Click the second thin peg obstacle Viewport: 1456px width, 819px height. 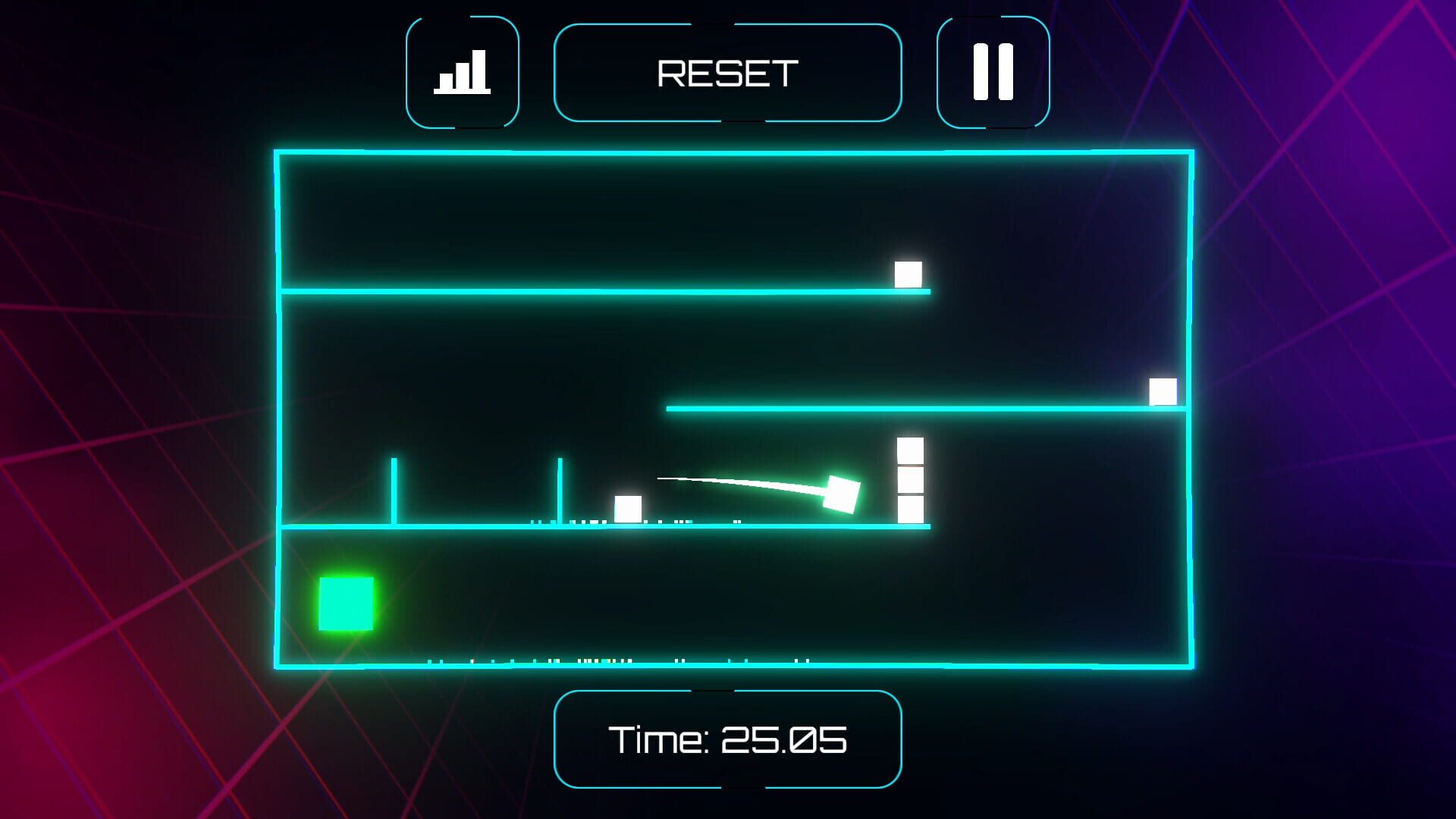click(x=559, y=493)
